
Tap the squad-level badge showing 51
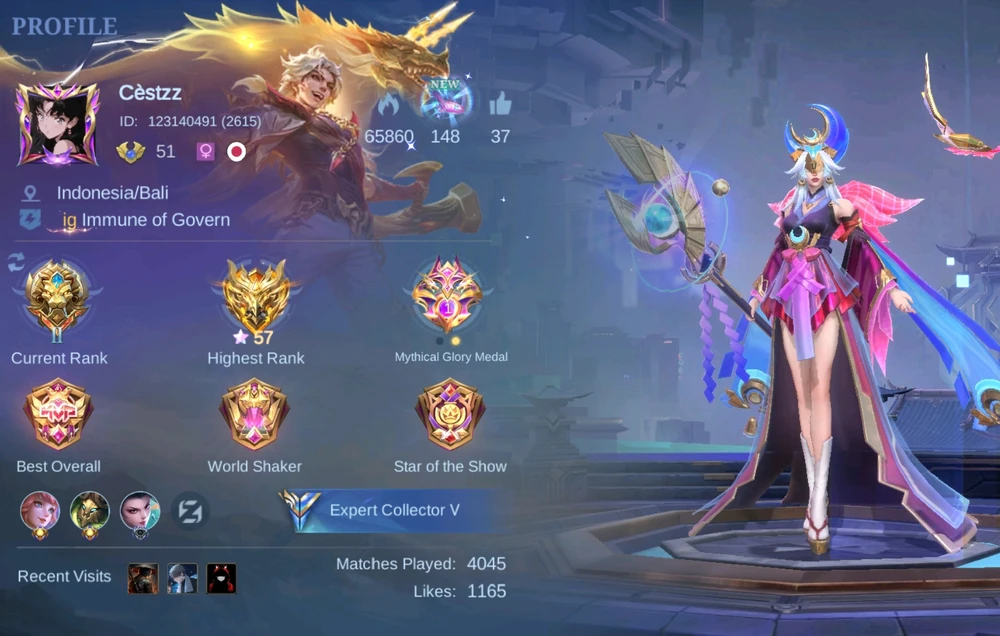pos(131,152)
